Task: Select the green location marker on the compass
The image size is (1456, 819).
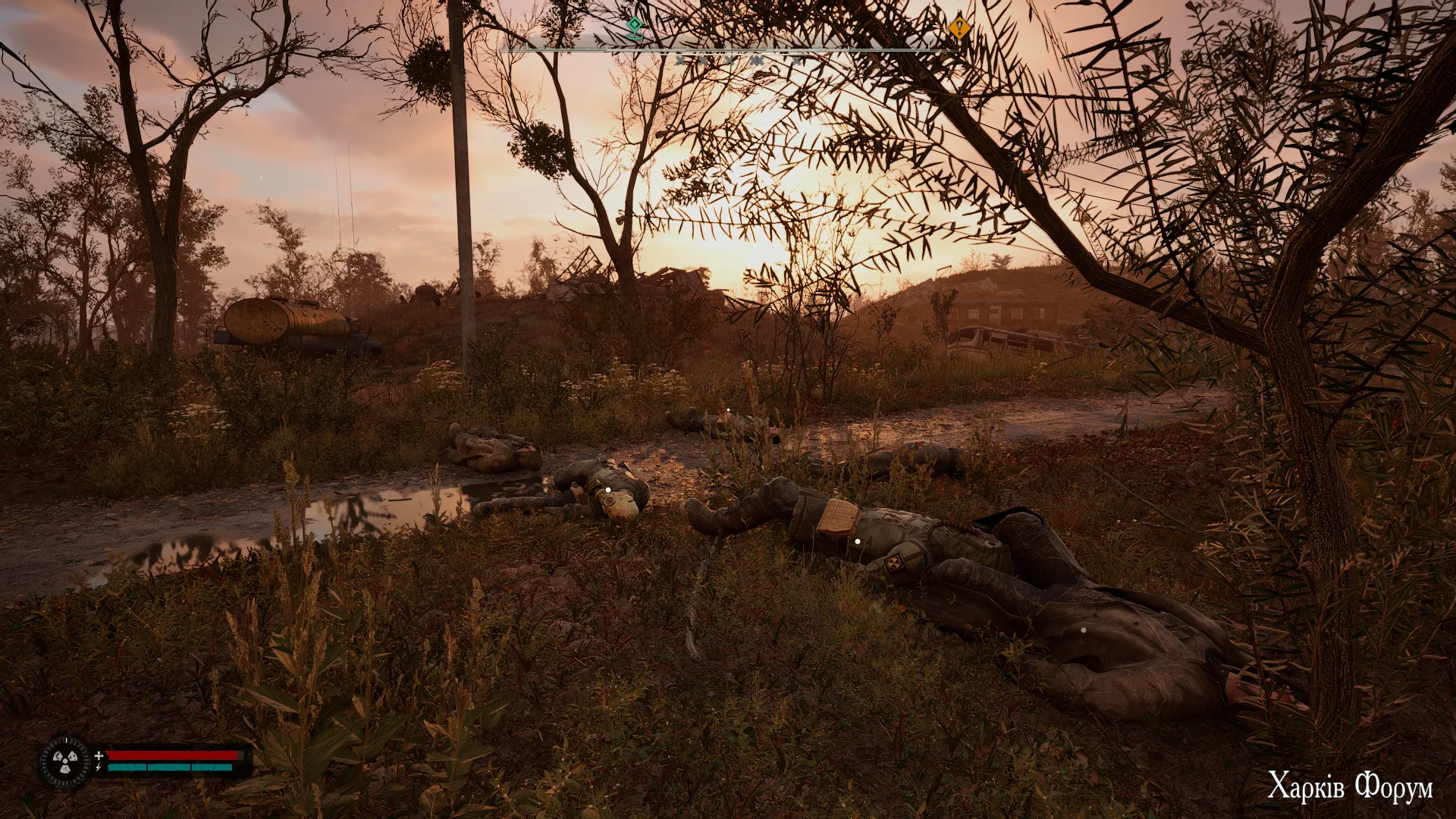Action: pos(633,28)
